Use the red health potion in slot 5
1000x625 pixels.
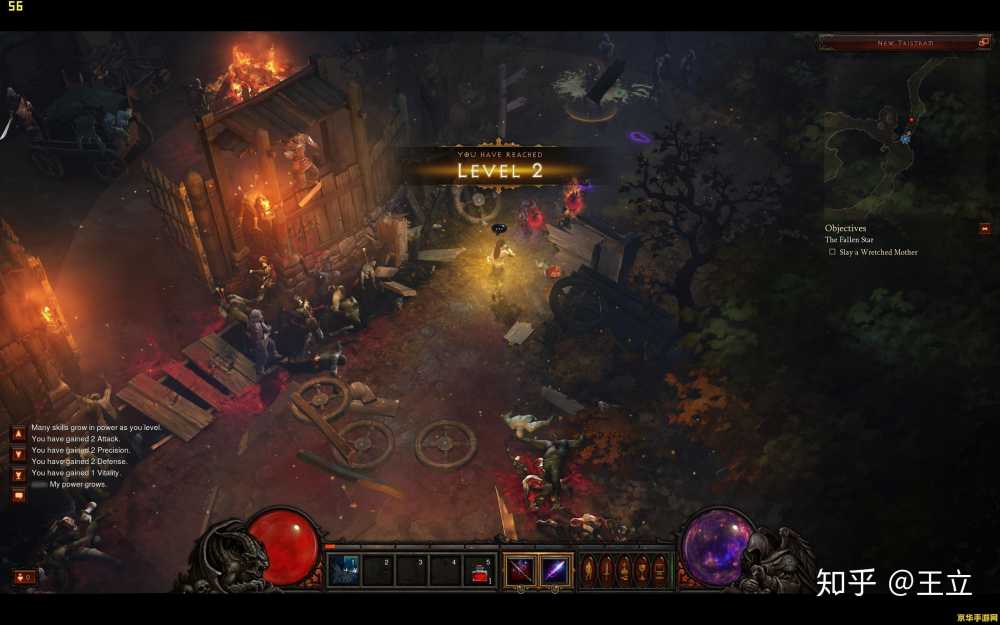(480, 571)
